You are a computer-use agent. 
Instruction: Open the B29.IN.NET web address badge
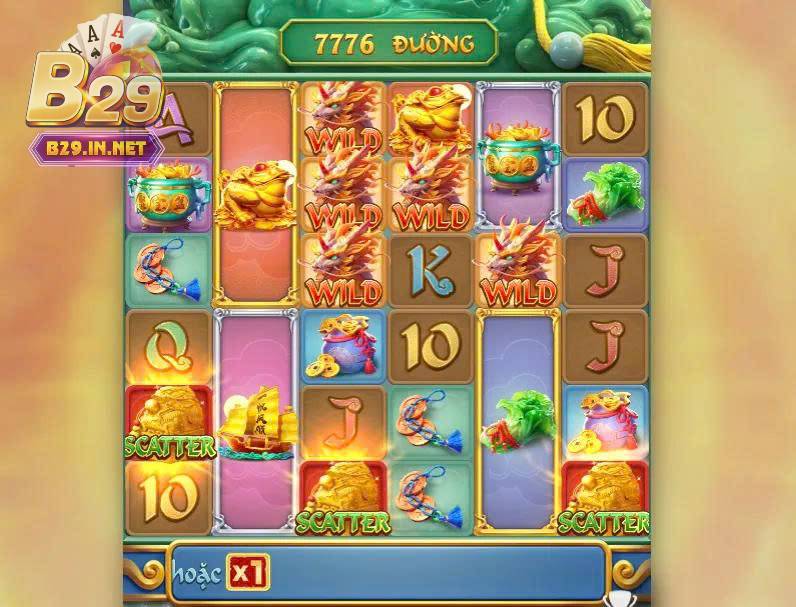tap(97, 149)
